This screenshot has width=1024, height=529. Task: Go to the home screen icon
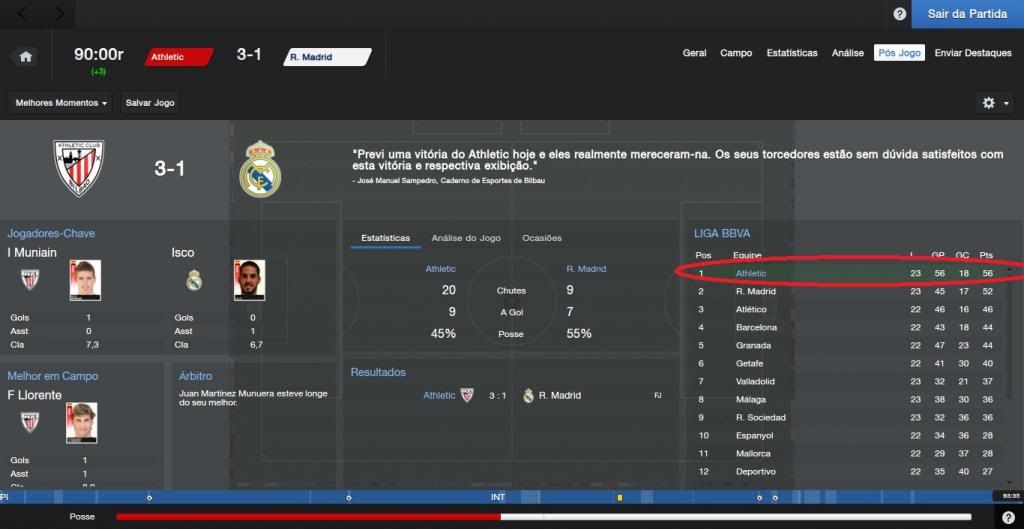[26, 57]
